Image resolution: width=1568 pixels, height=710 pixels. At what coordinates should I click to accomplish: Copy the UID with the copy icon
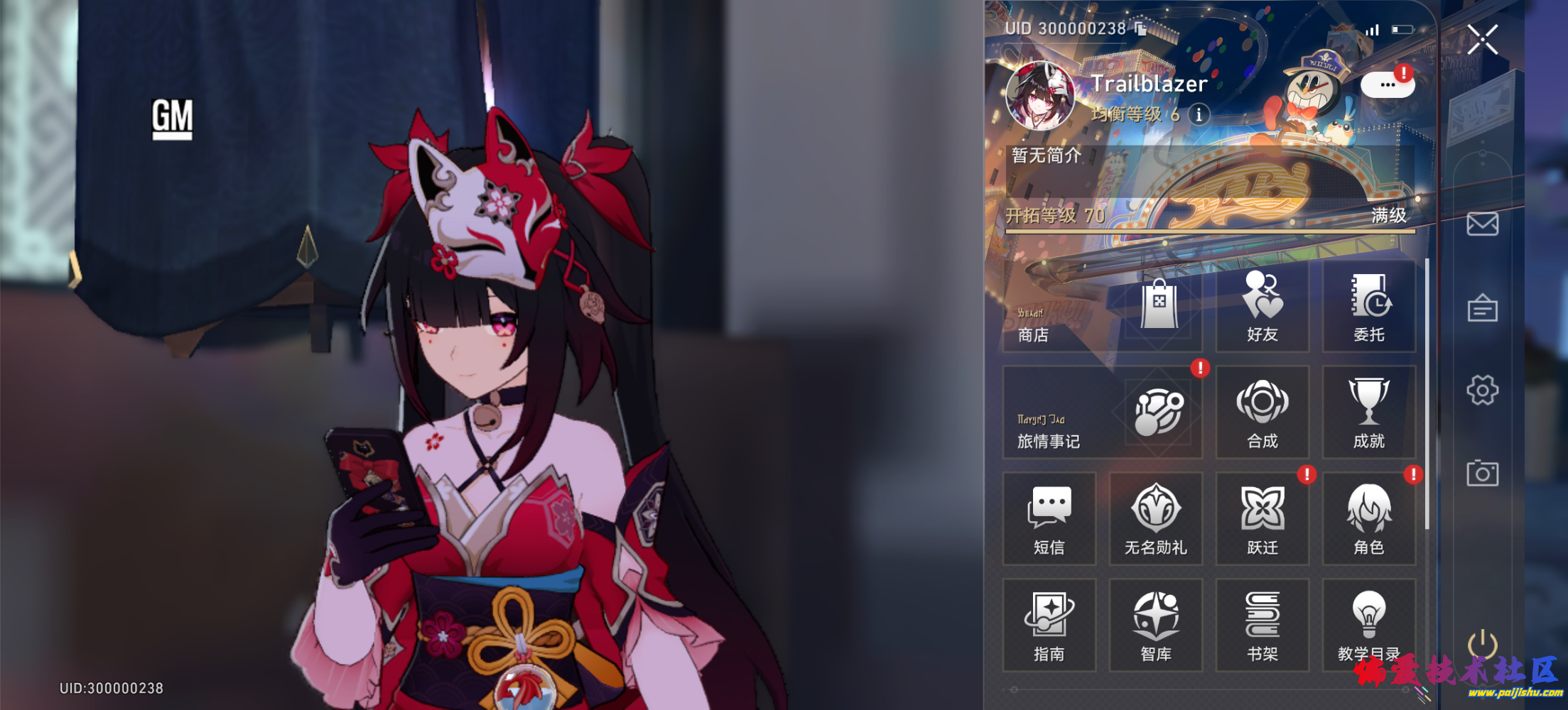(x=1139, y=29)
